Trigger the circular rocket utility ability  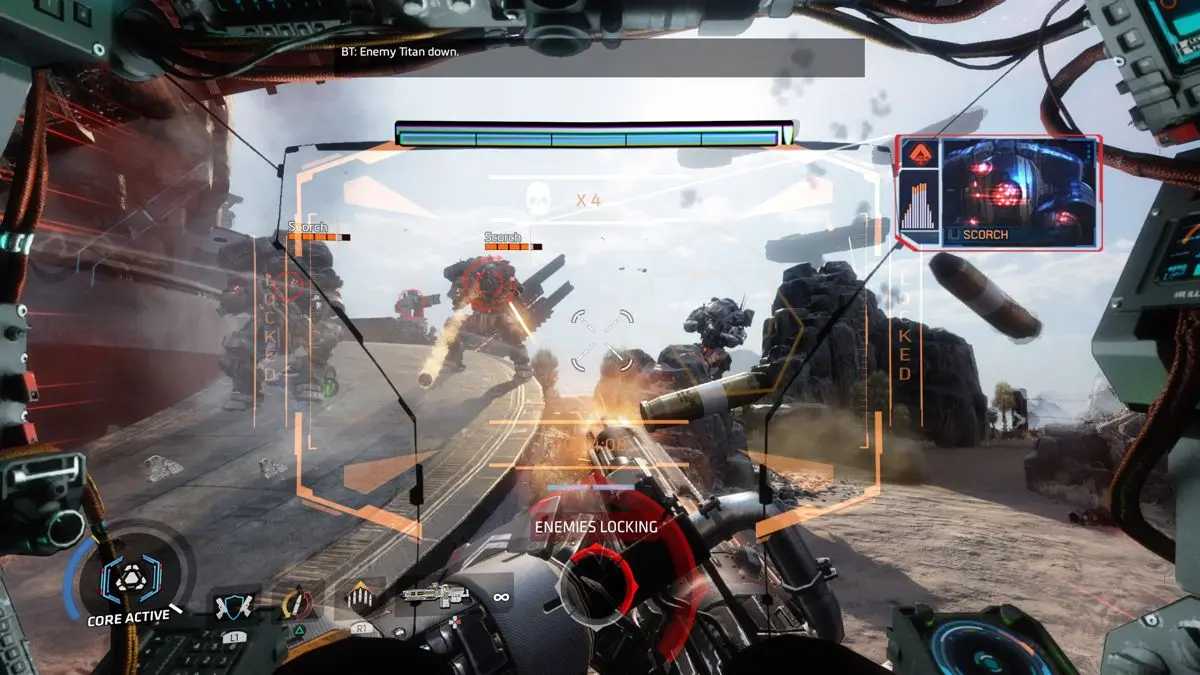click(x=295, y=603)
